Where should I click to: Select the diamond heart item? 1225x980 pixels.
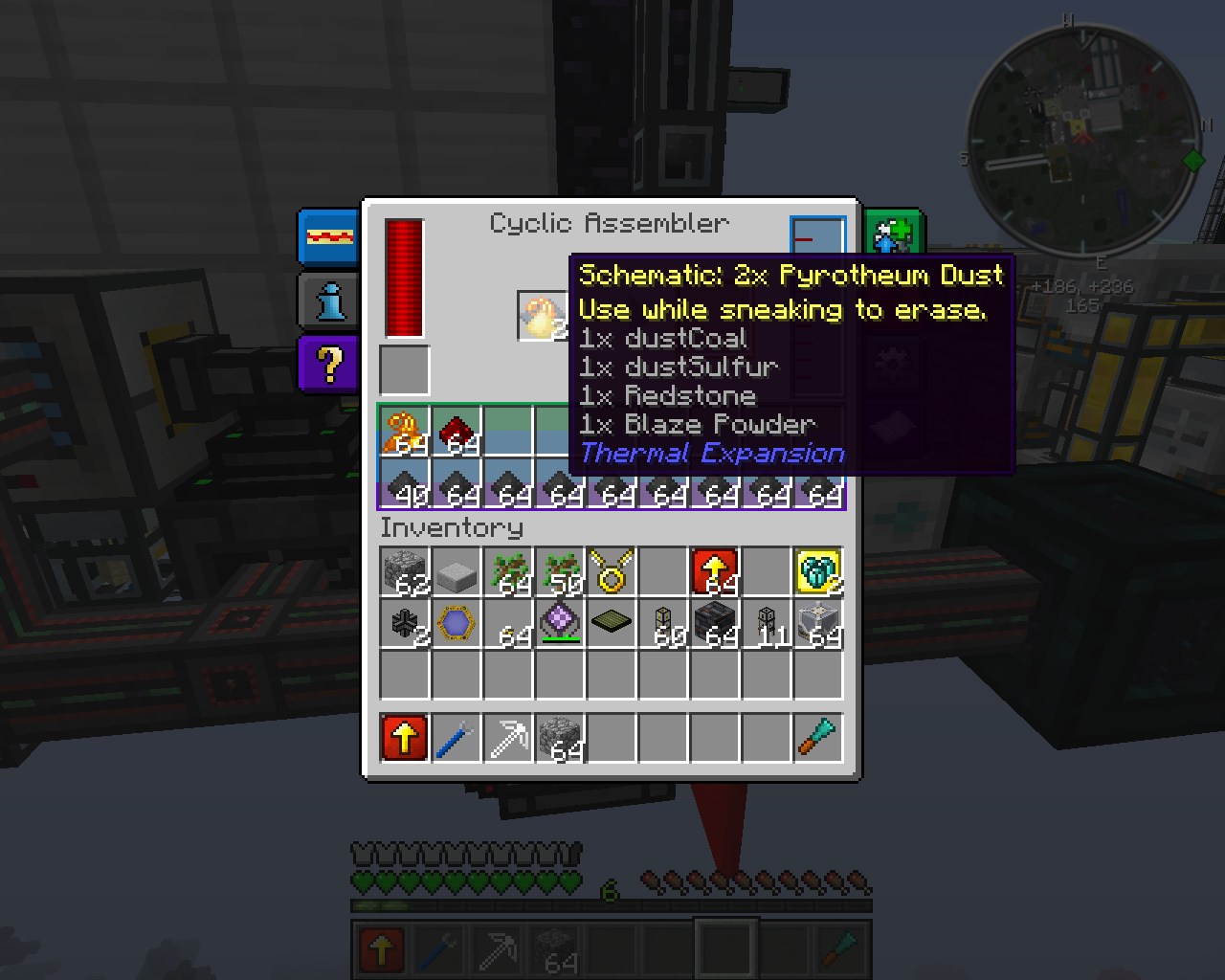point(818,572)
